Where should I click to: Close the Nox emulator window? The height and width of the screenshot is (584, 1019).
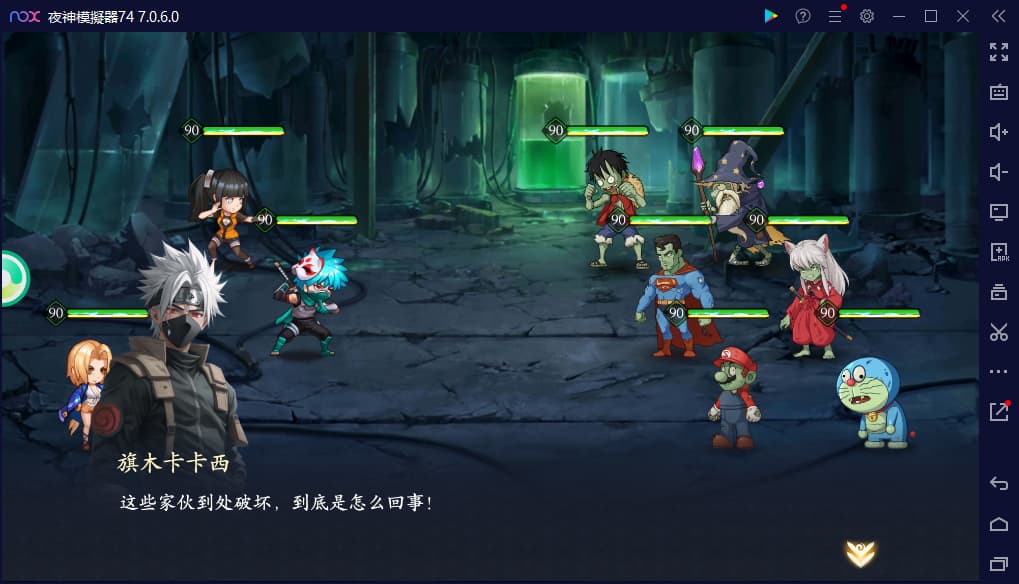coord(963,16)
